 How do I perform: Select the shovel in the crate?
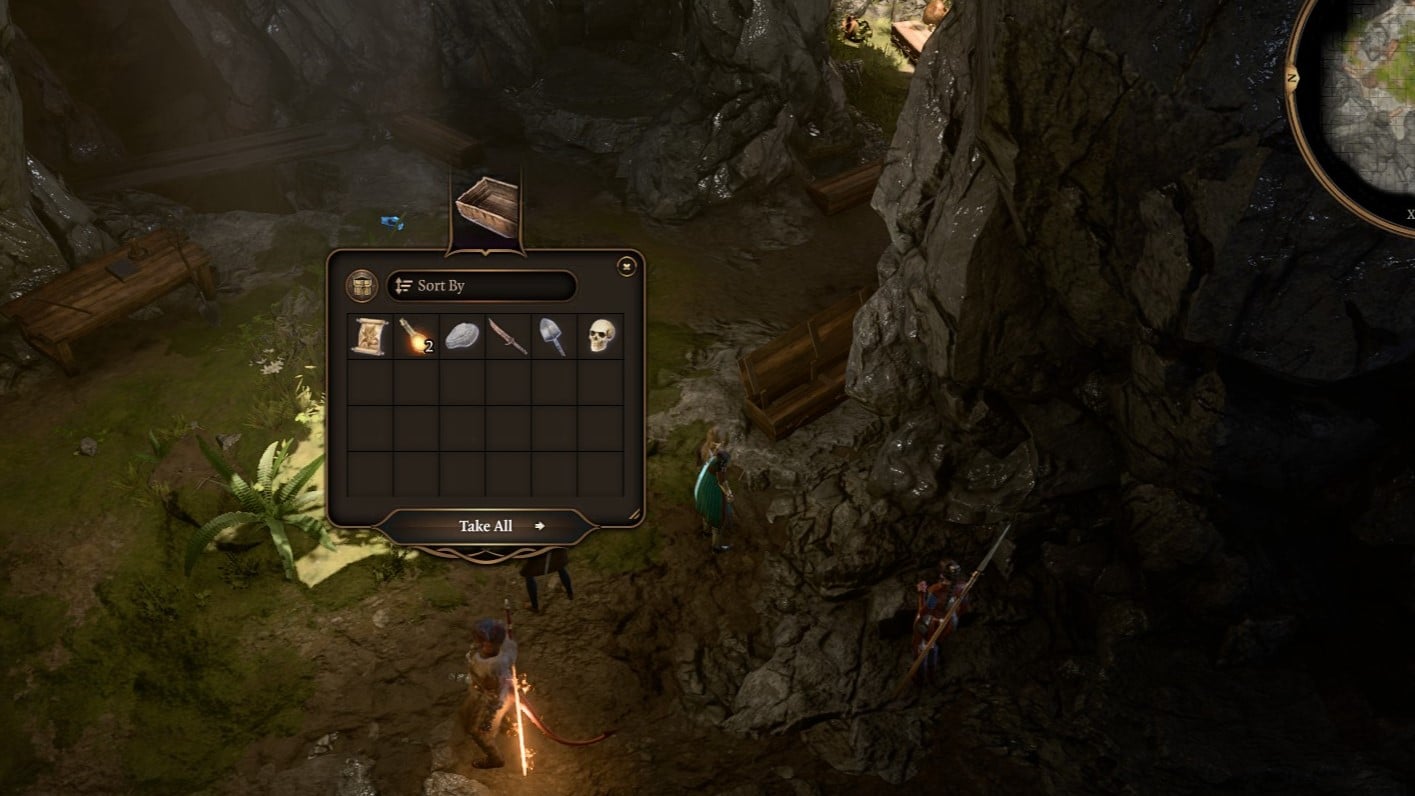click(x=554, y=337)
